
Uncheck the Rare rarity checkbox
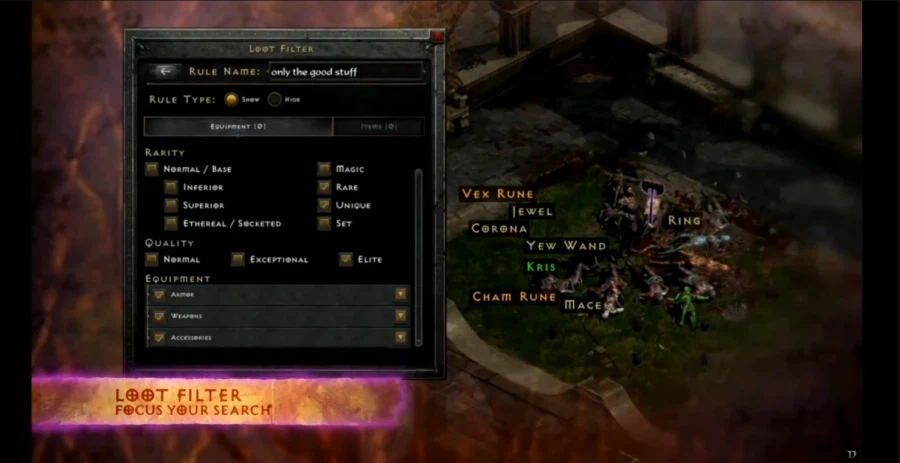(324, 187)
